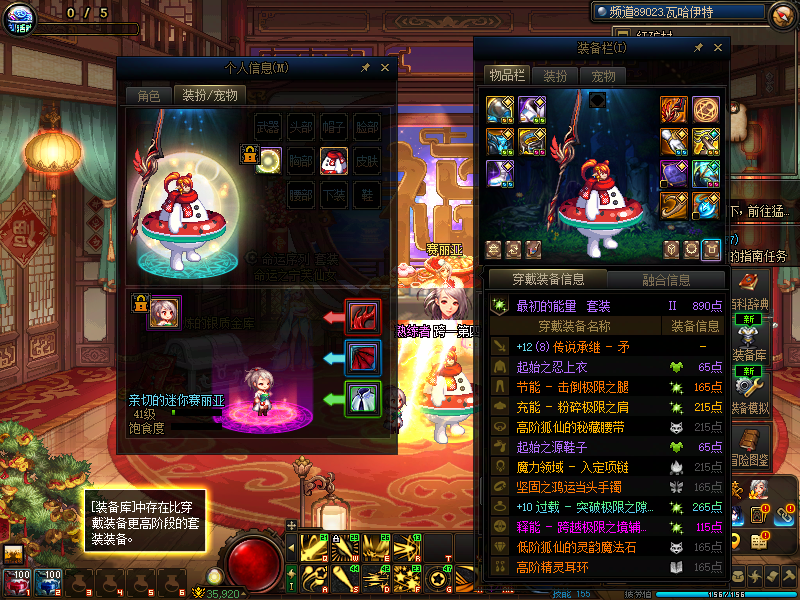
Task: Switch to the 装扮 tab in the equipment window
Action: (555, 75)
